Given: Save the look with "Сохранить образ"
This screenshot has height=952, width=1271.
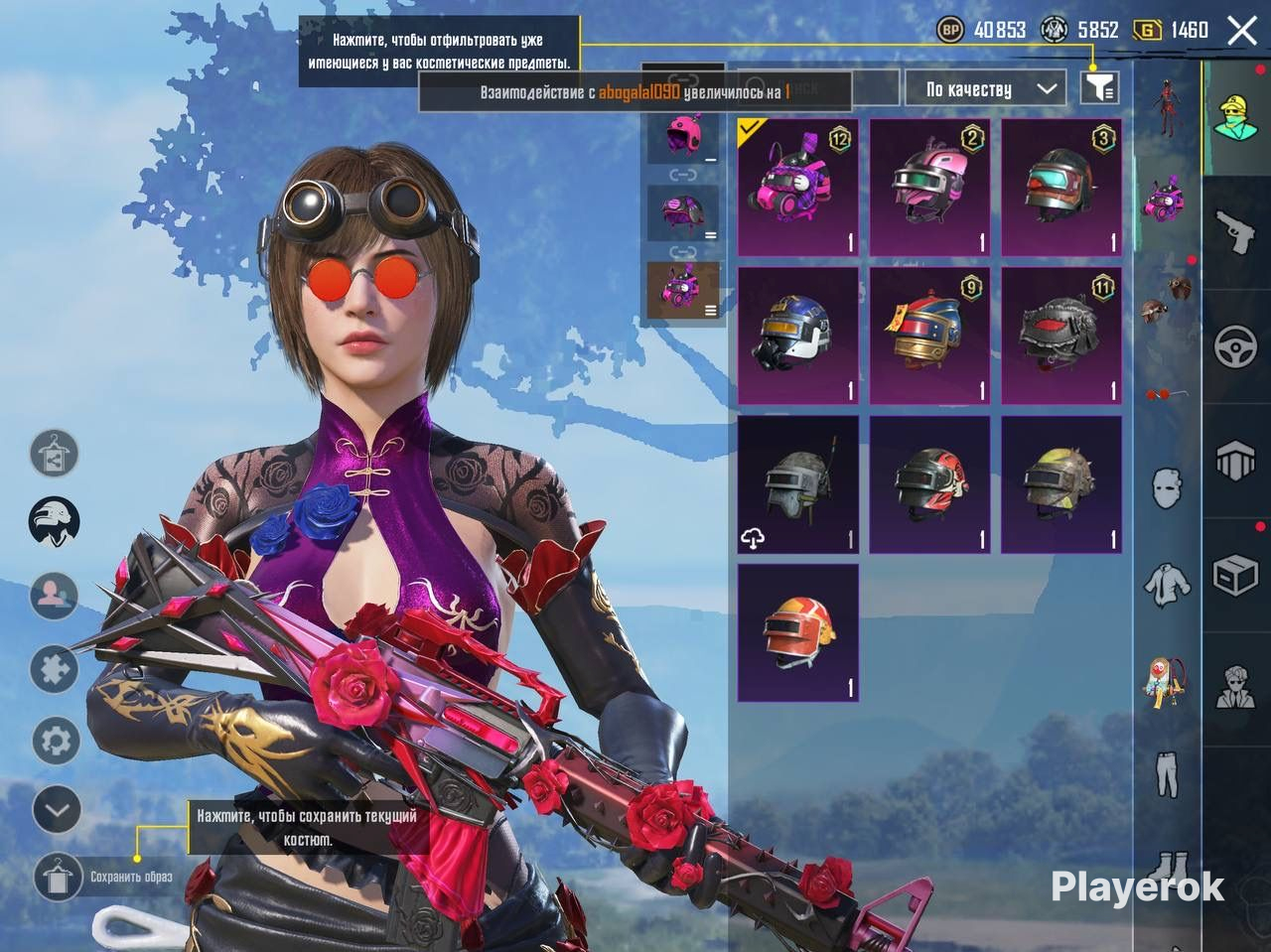Looking at the screenshot, I should pos(58,877).
